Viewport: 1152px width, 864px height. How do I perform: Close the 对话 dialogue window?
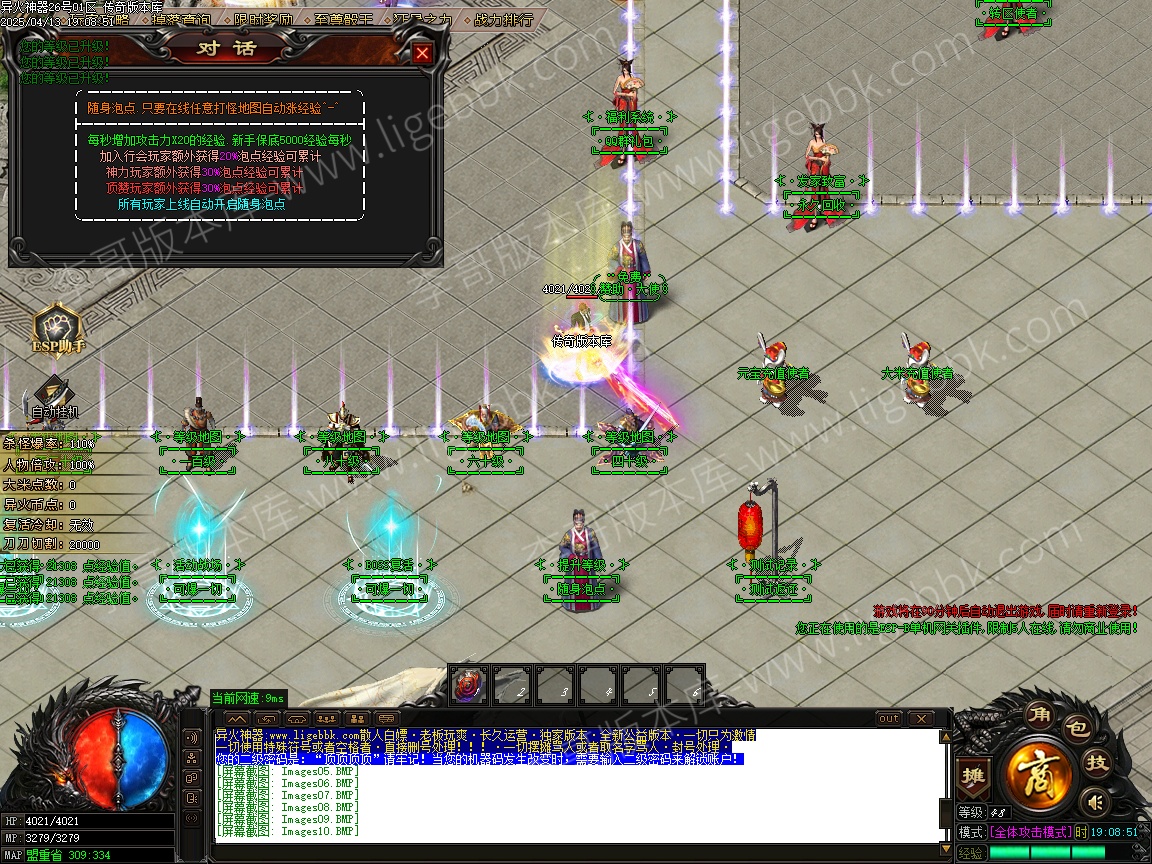(422, 54)
